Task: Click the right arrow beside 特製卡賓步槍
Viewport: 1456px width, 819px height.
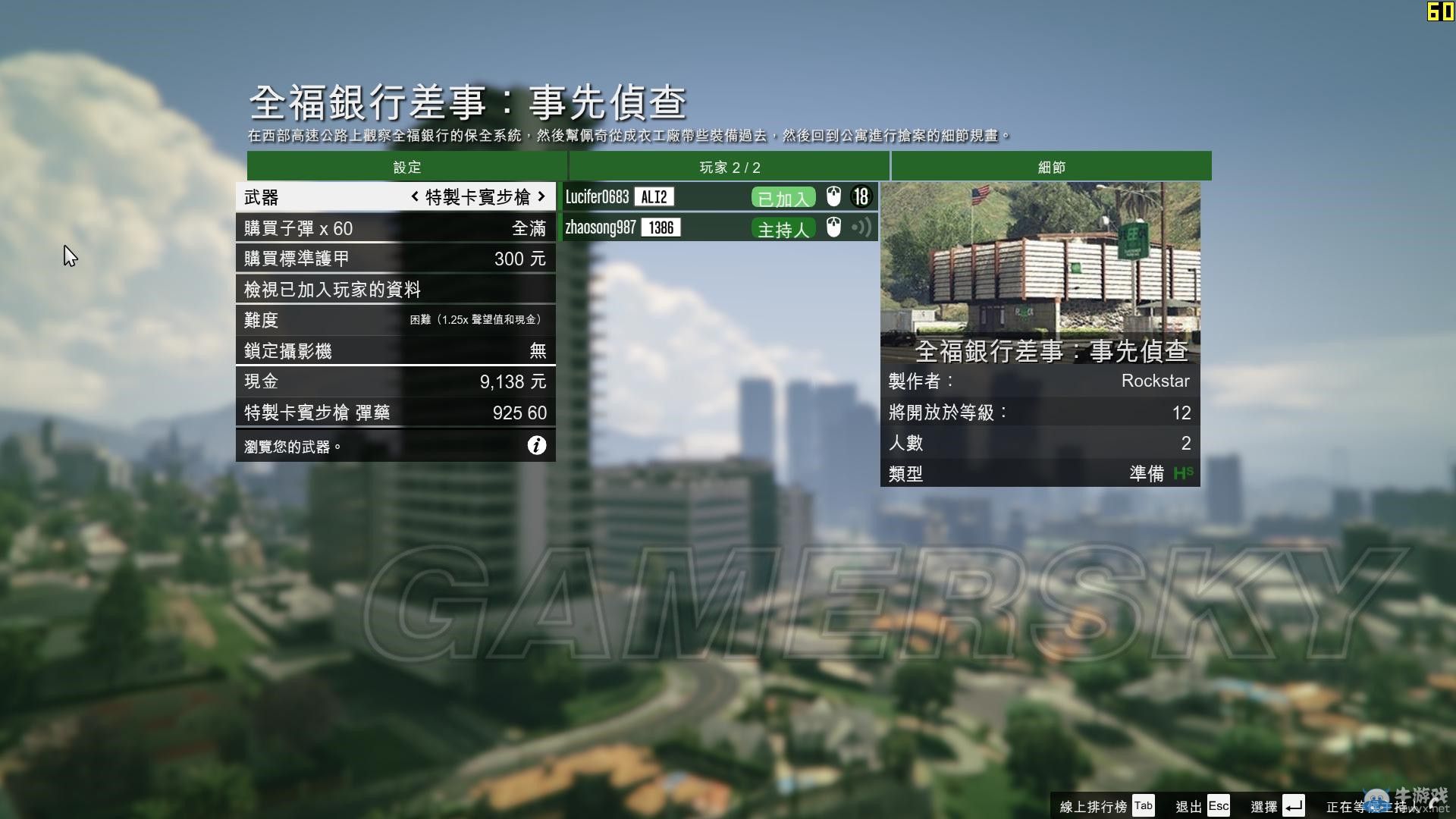Action: point(540,196)
